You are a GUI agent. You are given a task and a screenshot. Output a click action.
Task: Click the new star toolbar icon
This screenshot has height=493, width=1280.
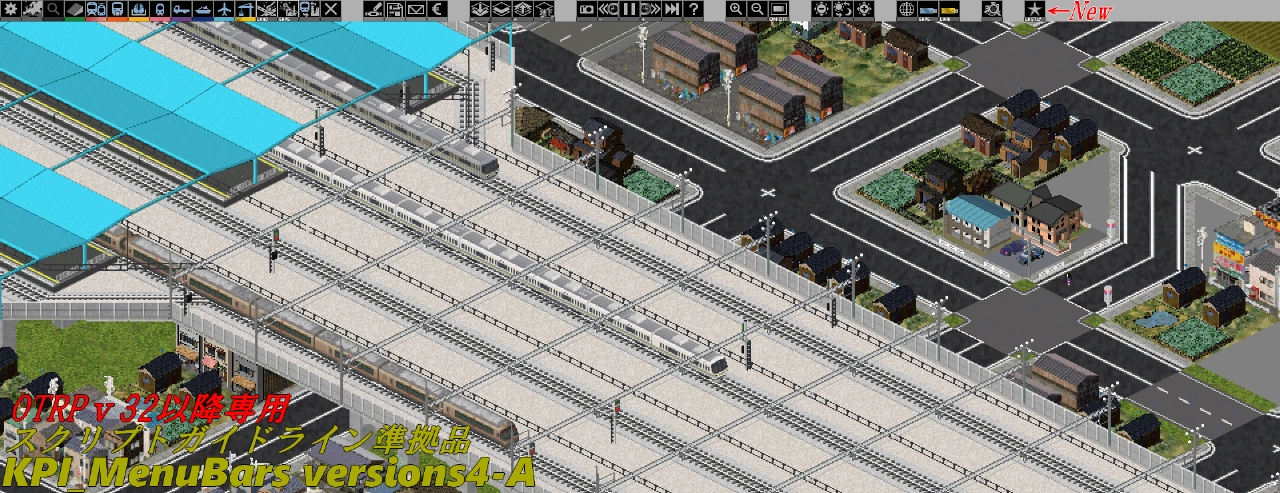pos(1034,9)
